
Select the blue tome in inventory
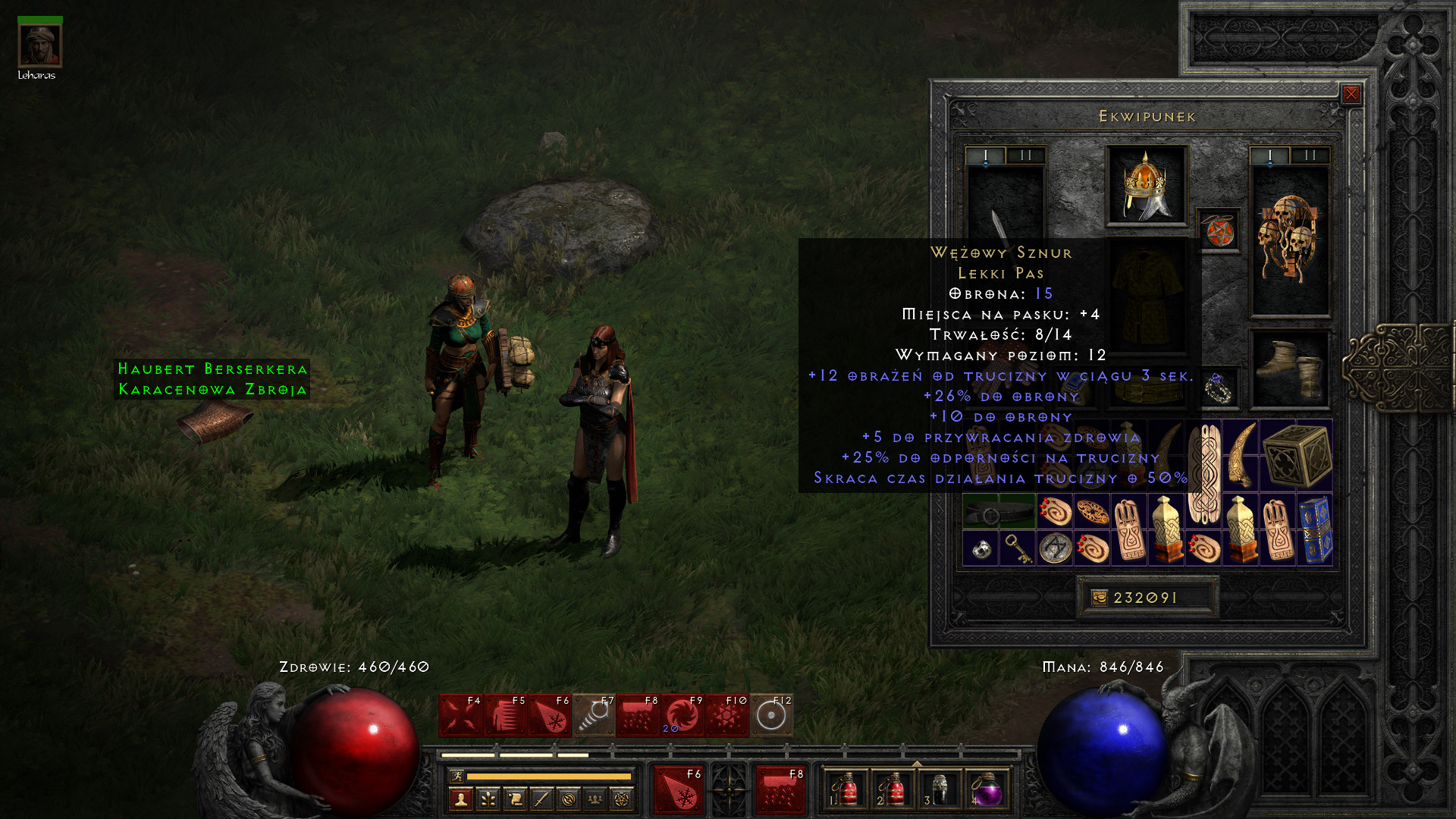[1316, 530]
